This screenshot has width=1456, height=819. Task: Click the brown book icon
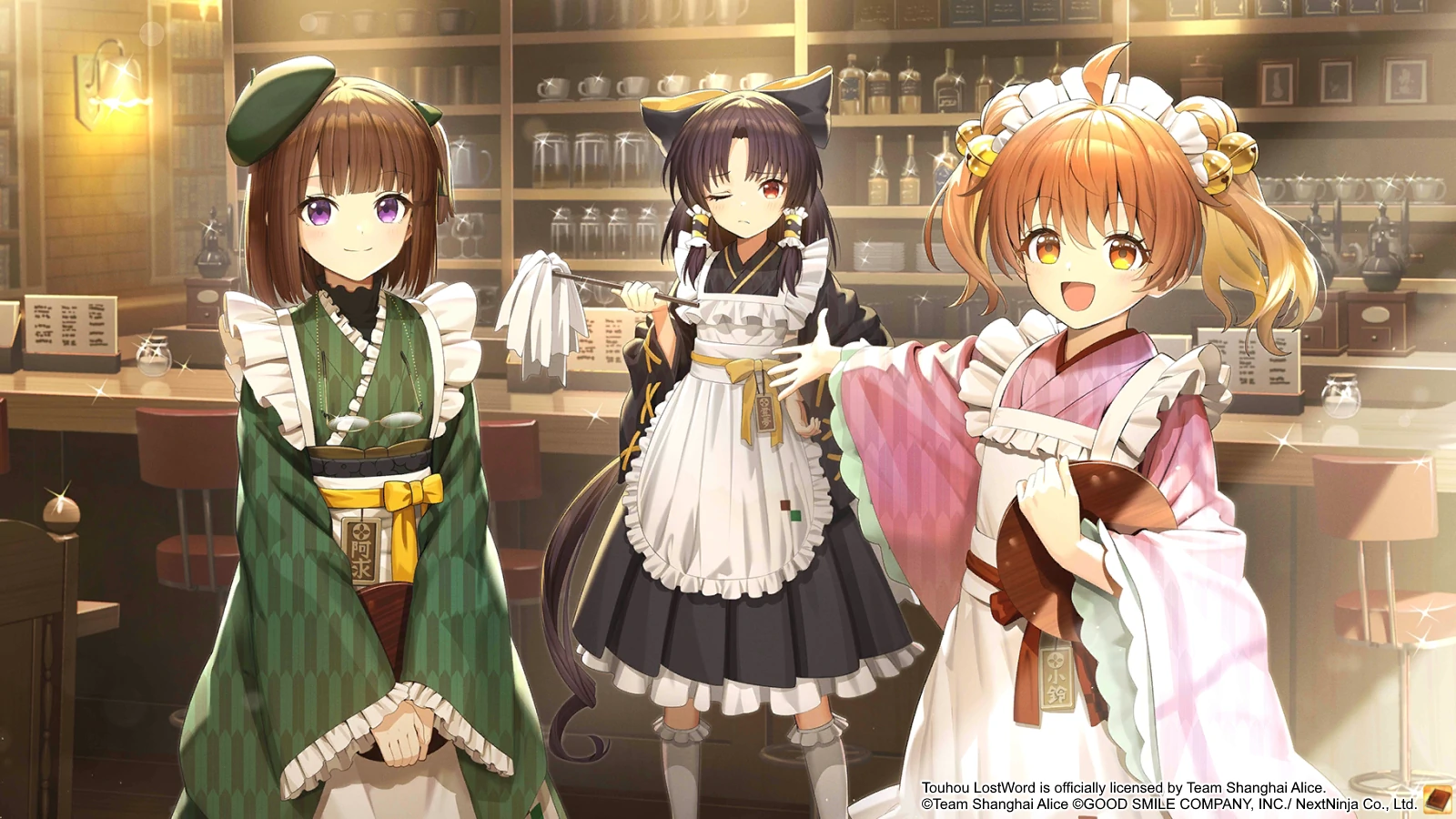[1438, 800]
